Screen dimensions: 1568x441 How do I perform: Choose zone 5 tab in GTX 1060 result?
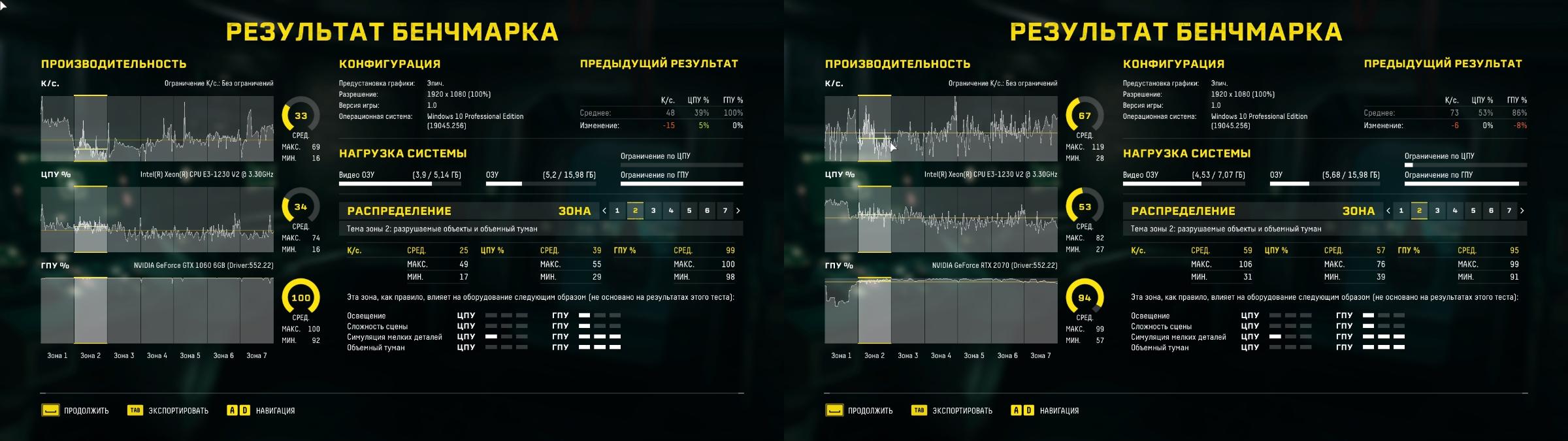tap(689, 210)
